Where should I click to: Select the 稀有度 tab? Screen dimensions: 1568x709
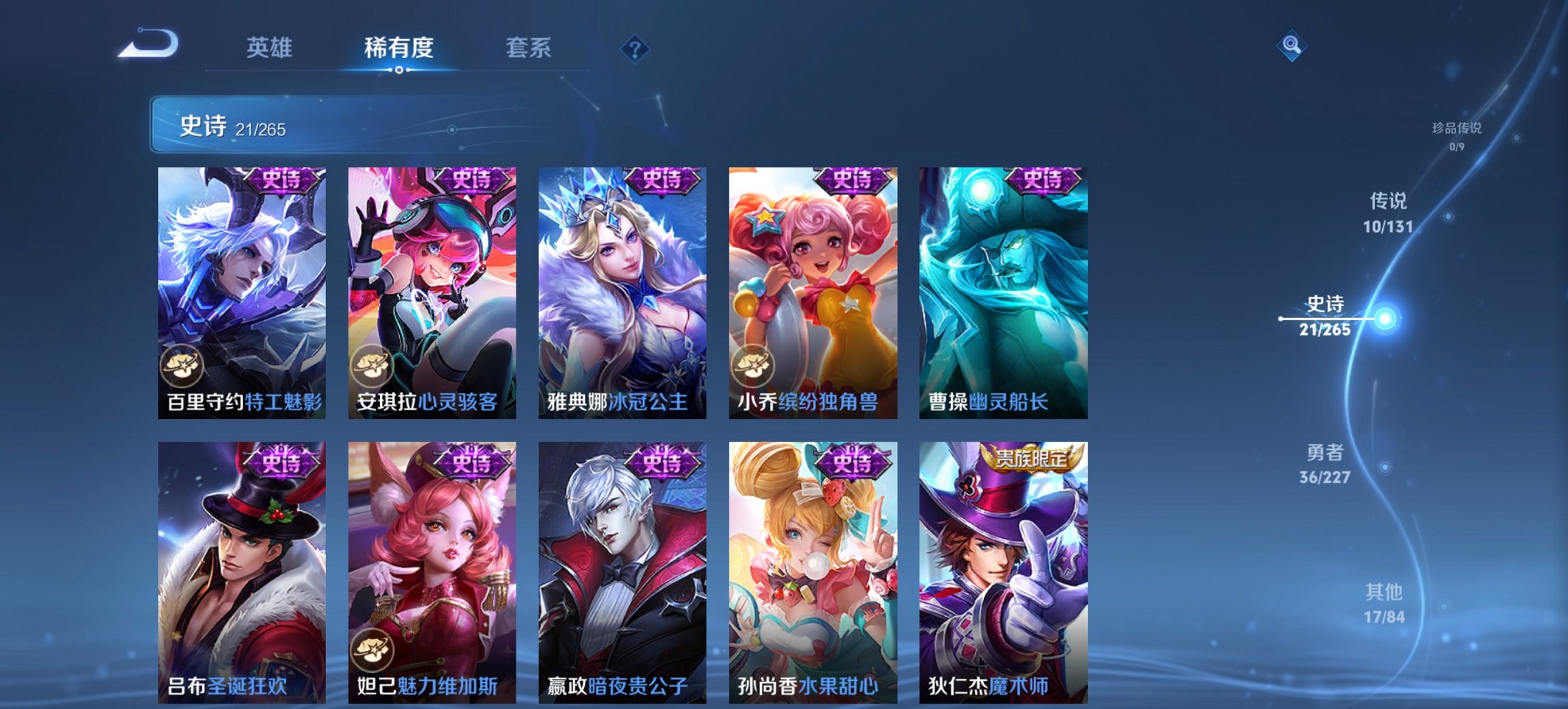(400, 48)
